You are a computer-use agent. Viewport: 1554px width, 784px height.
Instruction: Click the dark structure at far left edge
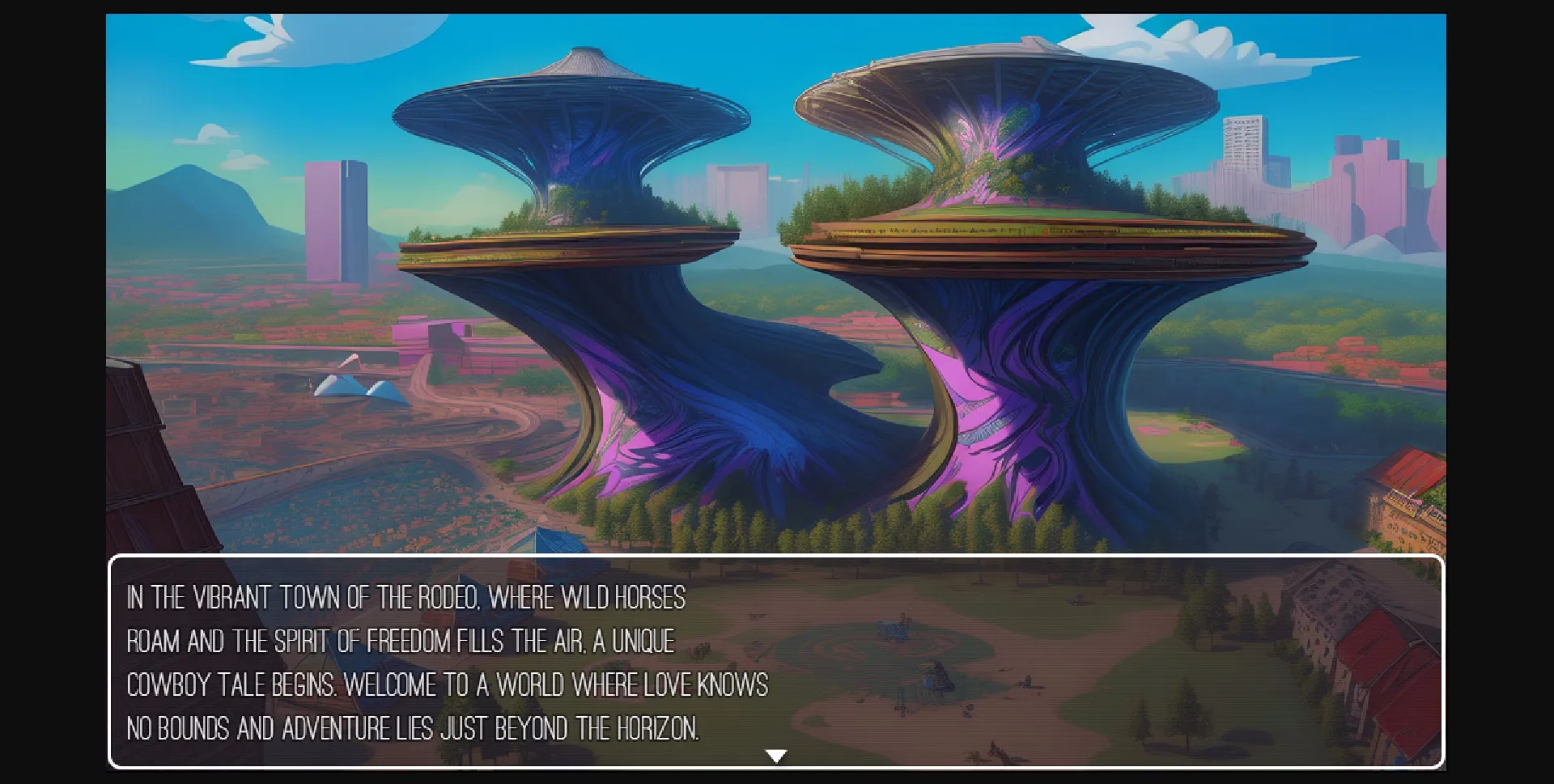[x=146, y=445]
